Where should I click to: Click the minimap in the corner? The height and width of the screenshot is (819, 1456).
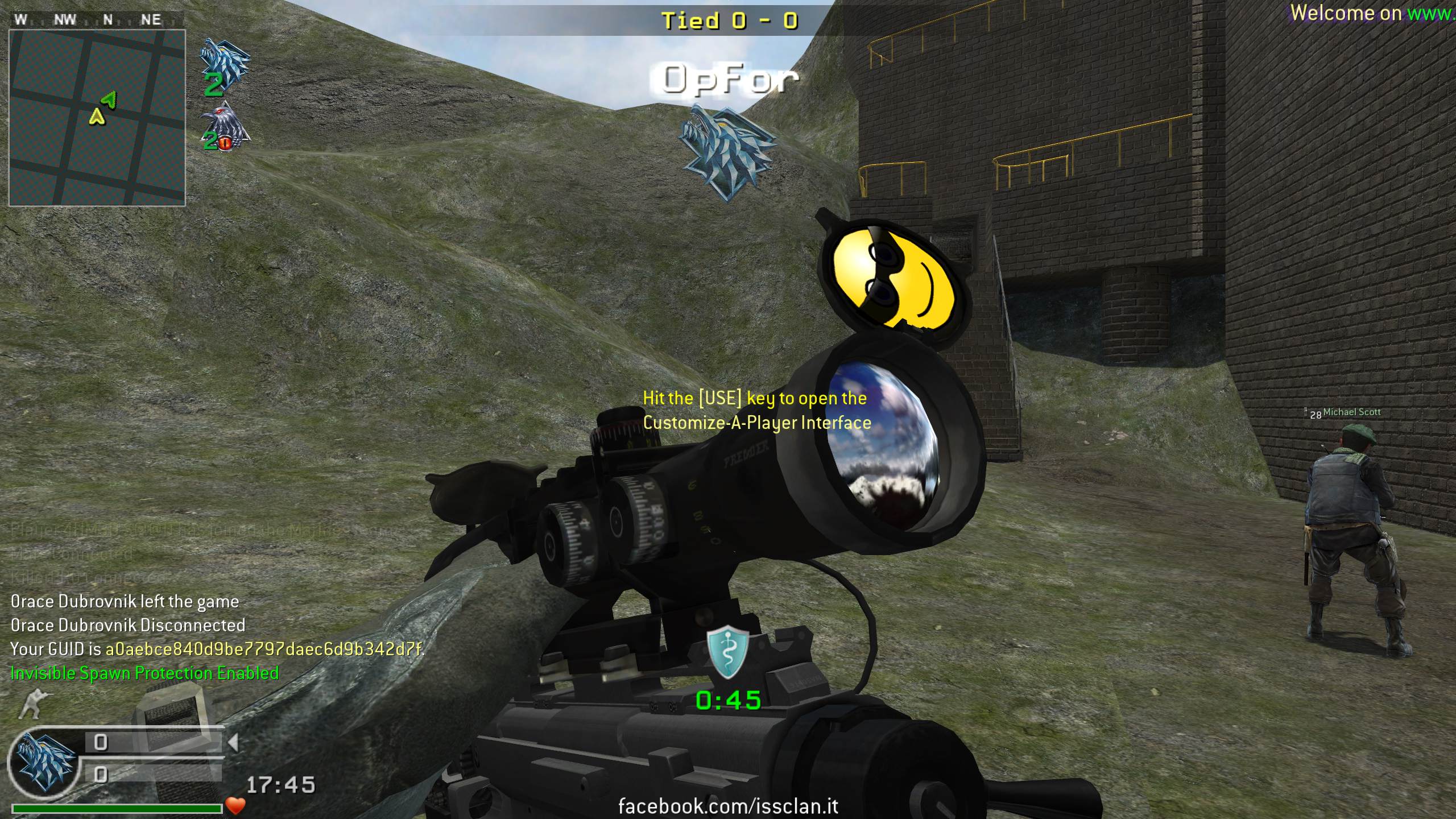point(97,118)
